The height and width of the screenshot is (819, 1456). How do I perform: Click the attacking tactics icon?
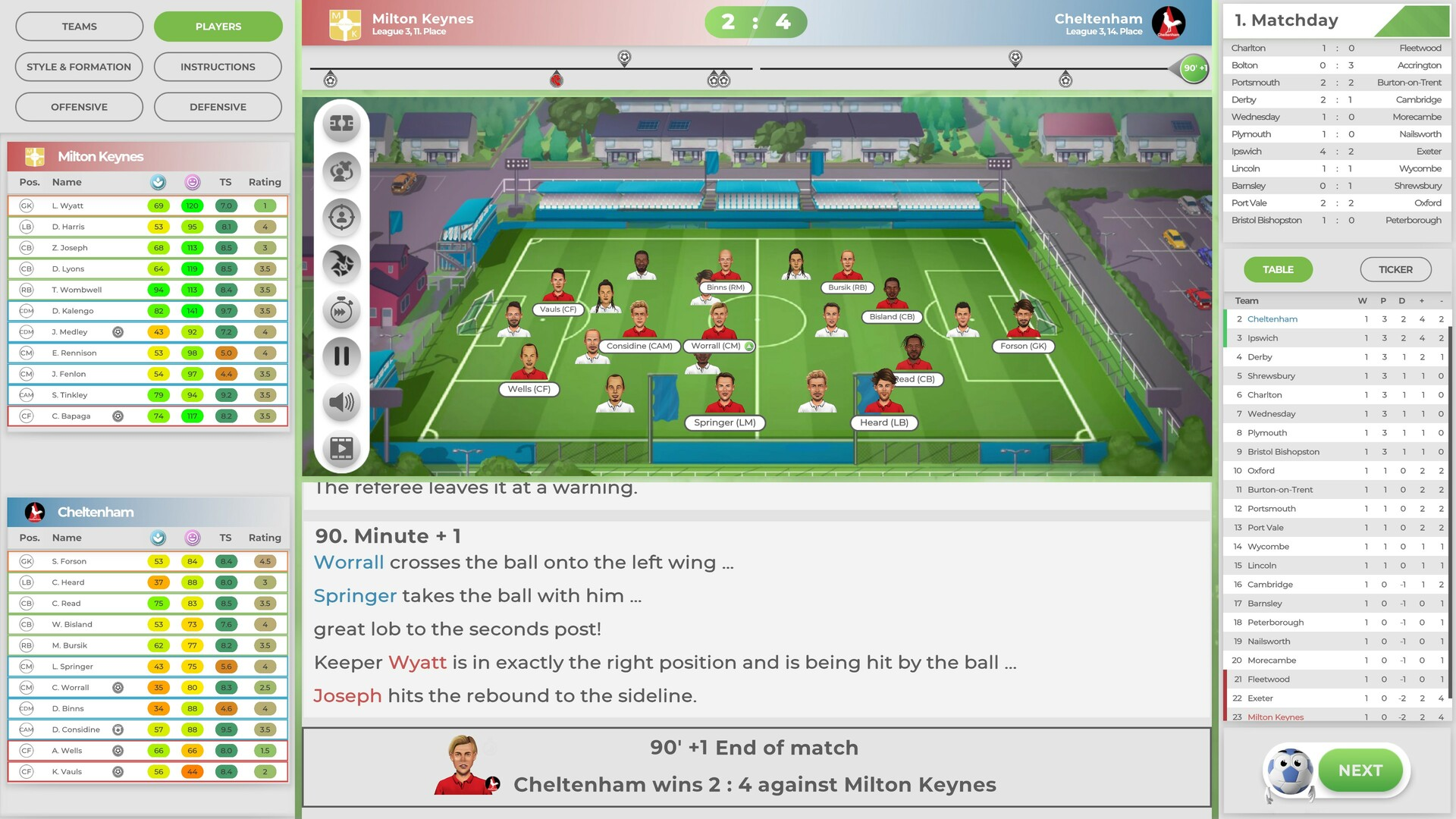341,264
